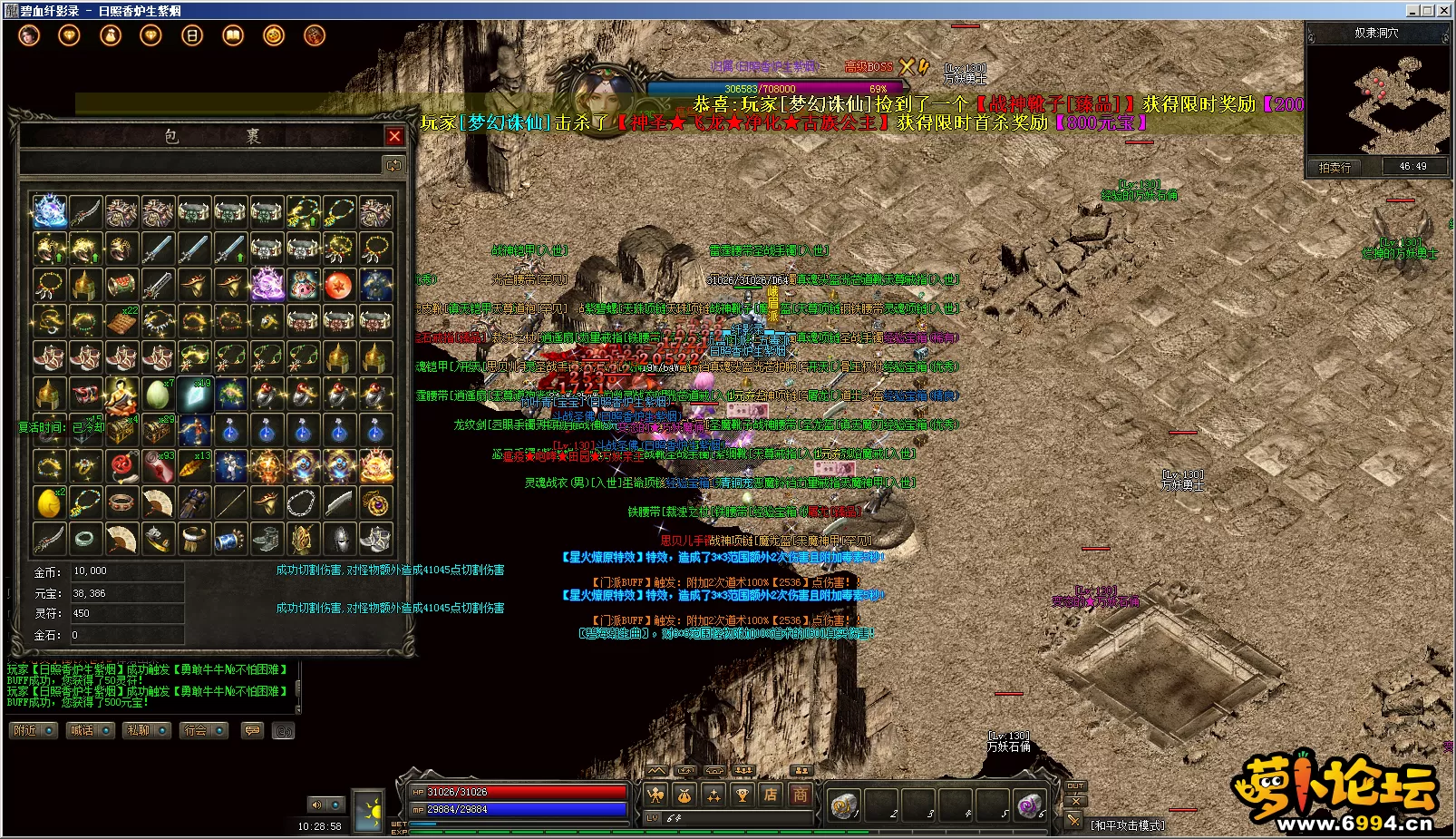Switch chat channel to 行会
This screenshot has width=1456, height=839.
pyautogui.click(x=204, y=730)
